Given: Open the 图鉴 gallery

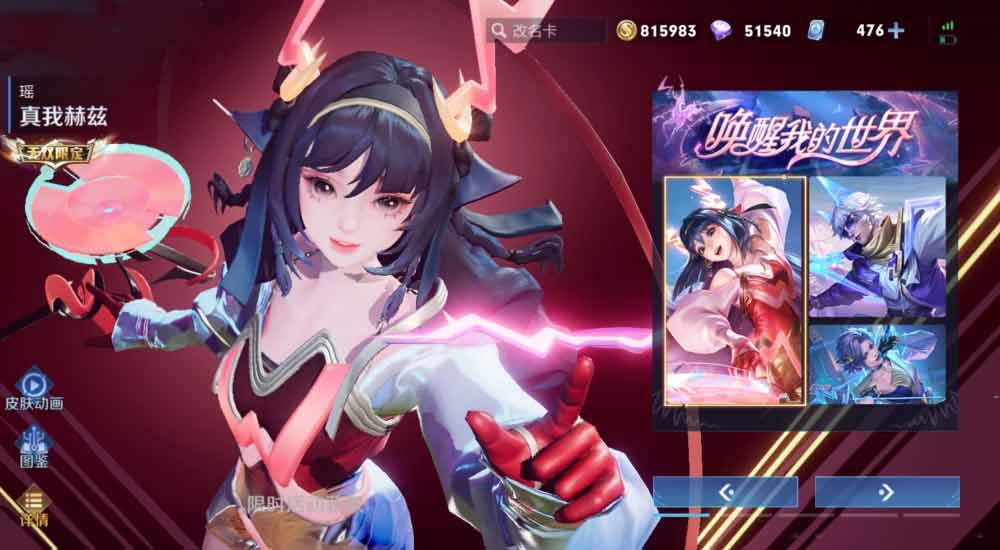Looking at the screenshot, I should [33, 445].
